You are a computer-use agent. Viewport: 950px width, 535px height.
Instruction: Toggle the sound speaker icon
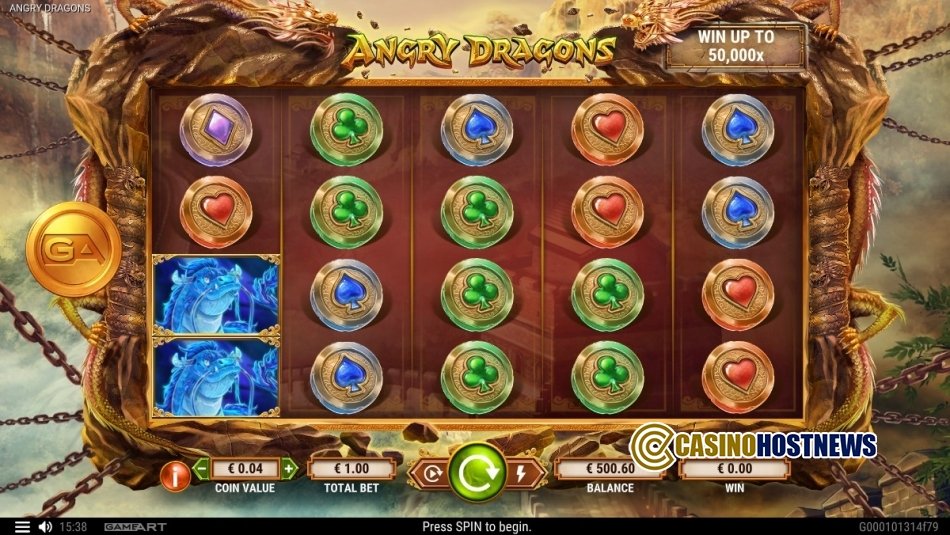(45, 526)
